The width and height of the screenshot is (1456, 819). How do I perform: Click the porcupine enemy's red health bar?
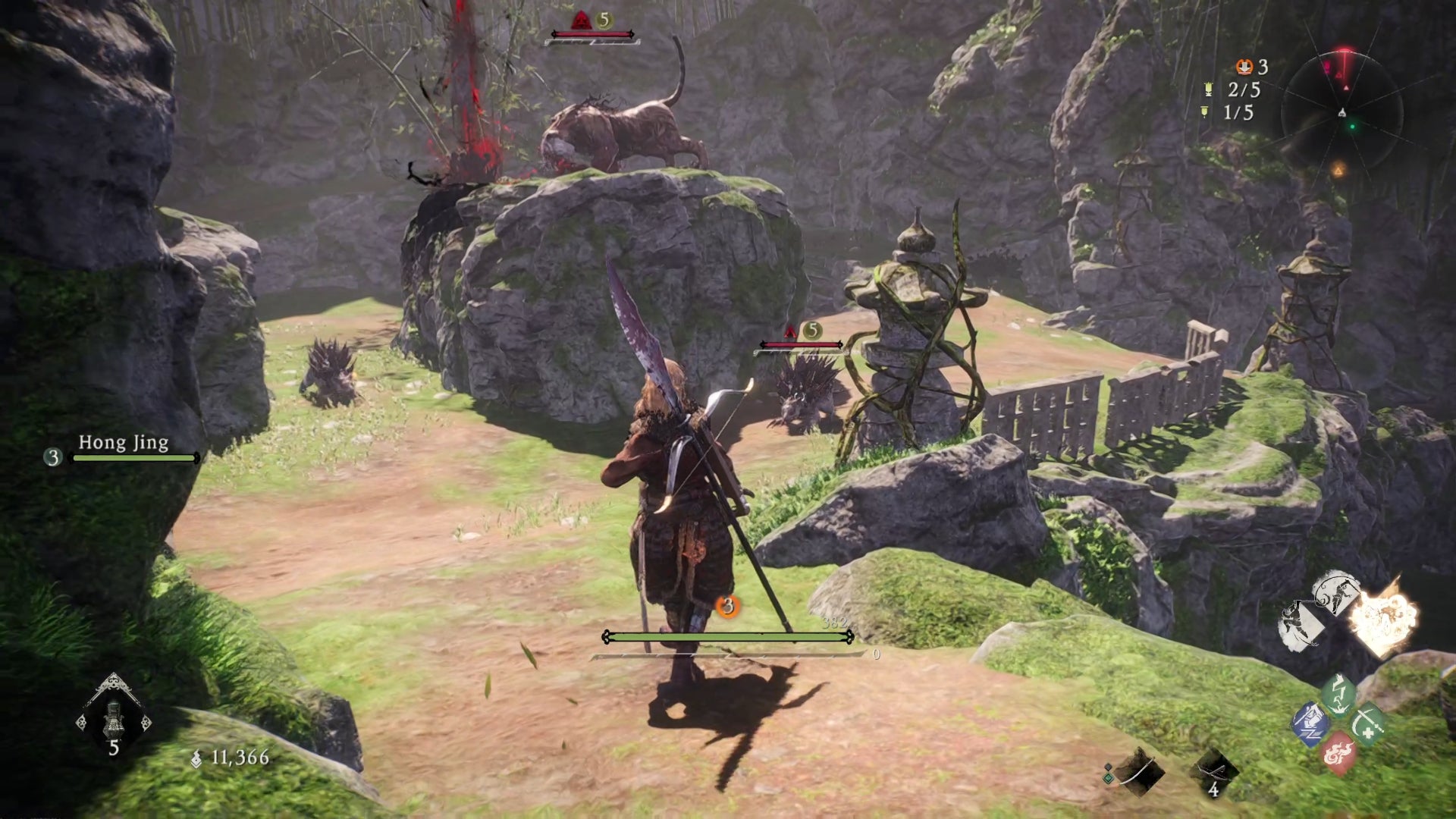tap(800, 344)
